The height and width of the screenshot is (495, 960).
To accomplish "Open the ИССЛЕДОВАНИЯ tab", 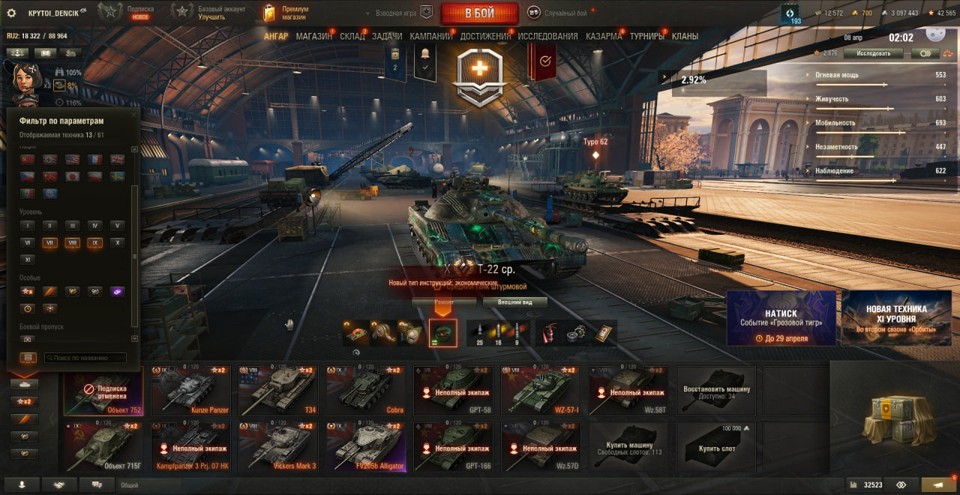I will (547, 36).
